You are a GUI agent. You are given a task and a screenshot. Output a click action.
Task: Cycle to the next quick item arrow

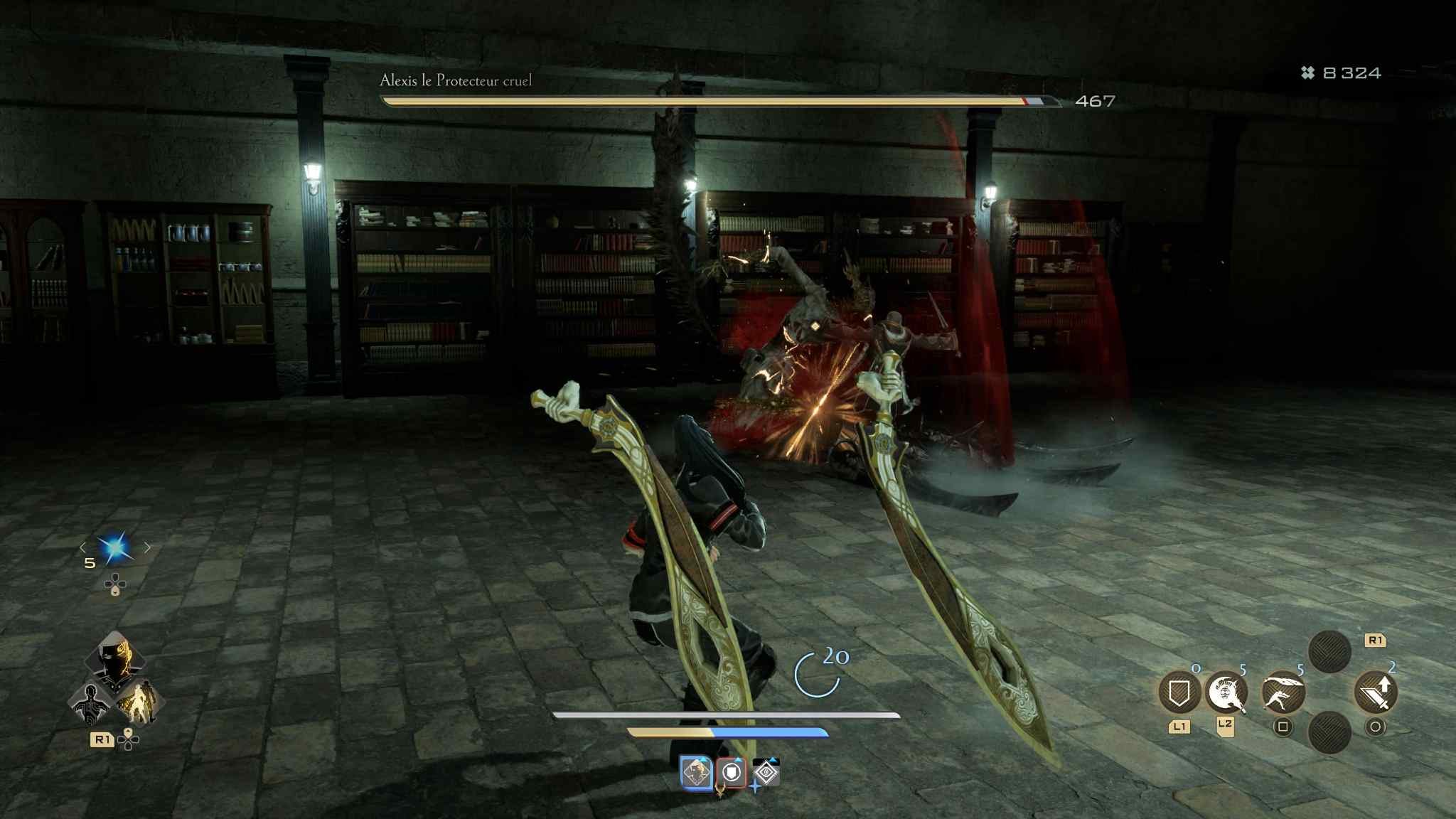(x=147, y=547)
